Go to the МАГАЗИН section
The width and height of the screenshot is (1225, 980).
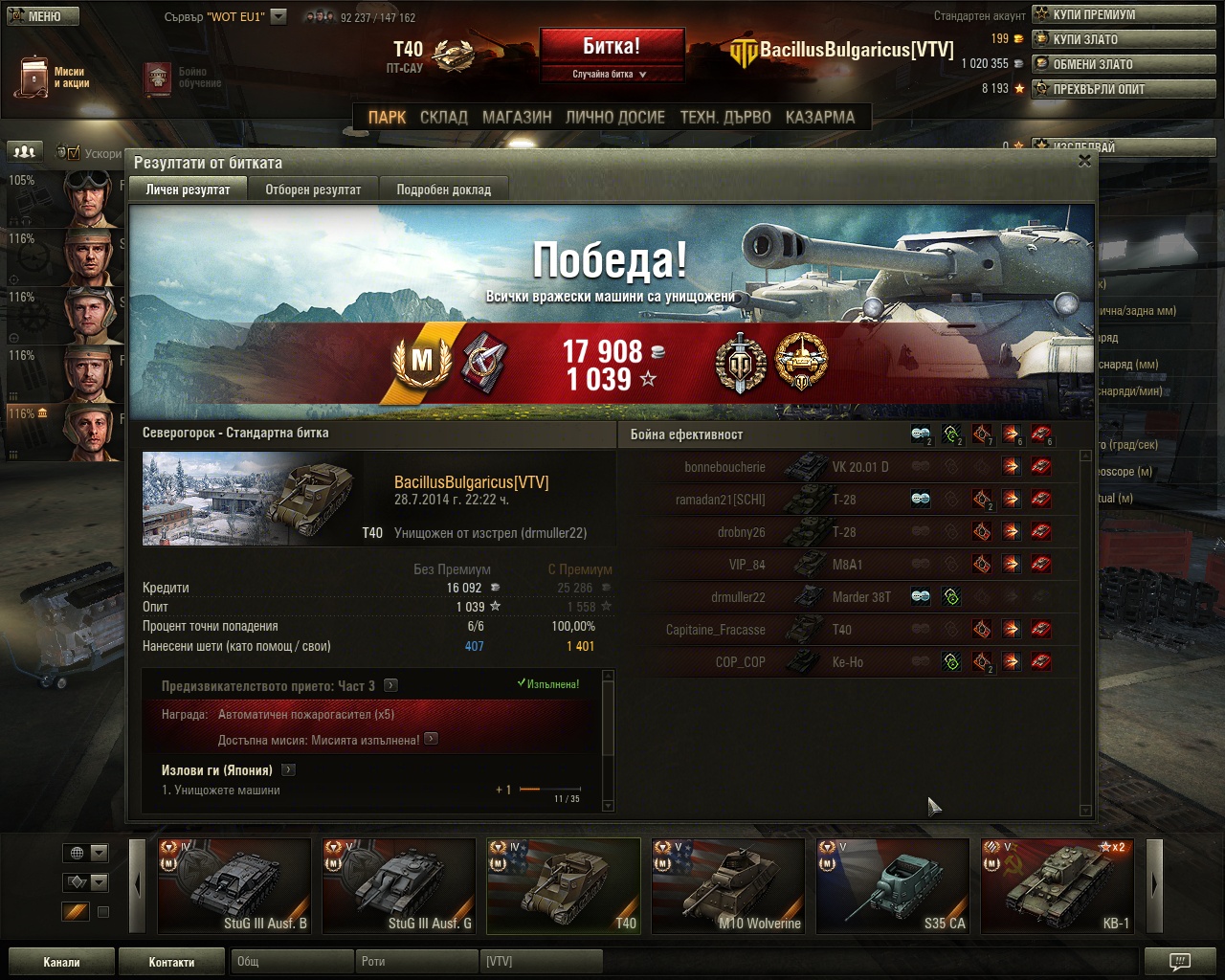tap(517, 117)
